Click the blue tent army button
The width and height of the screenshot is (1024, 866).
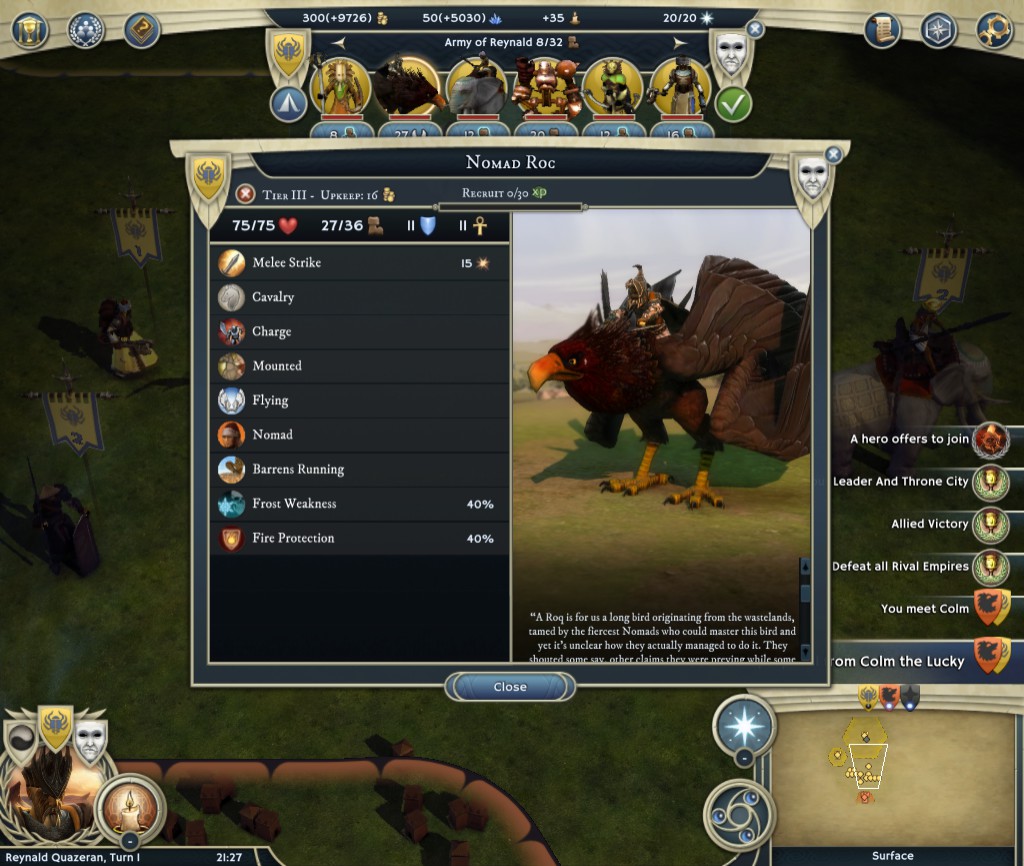tap(289, 104)
